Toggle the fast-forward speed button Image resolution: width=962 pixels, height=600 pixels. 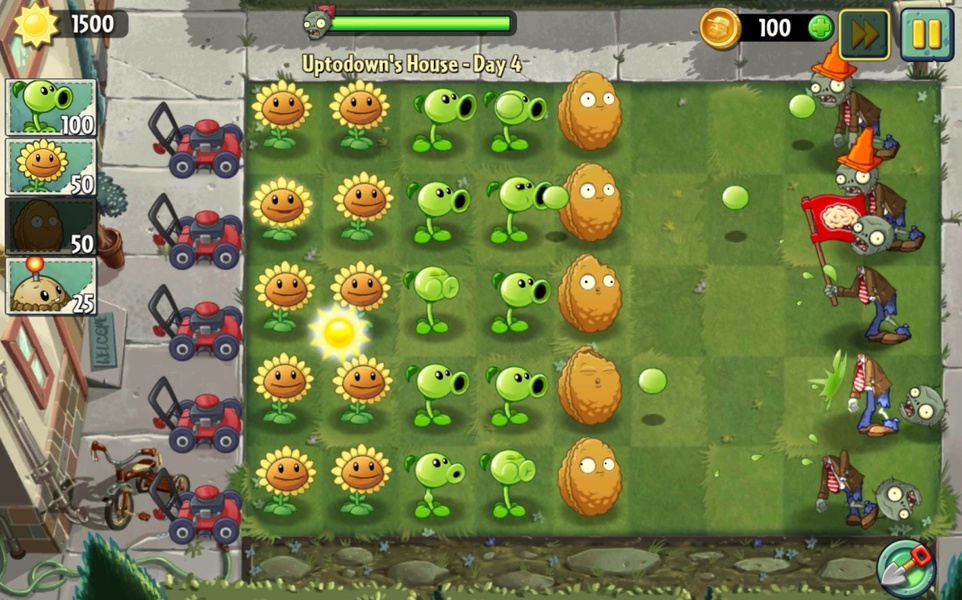point(864,35)
